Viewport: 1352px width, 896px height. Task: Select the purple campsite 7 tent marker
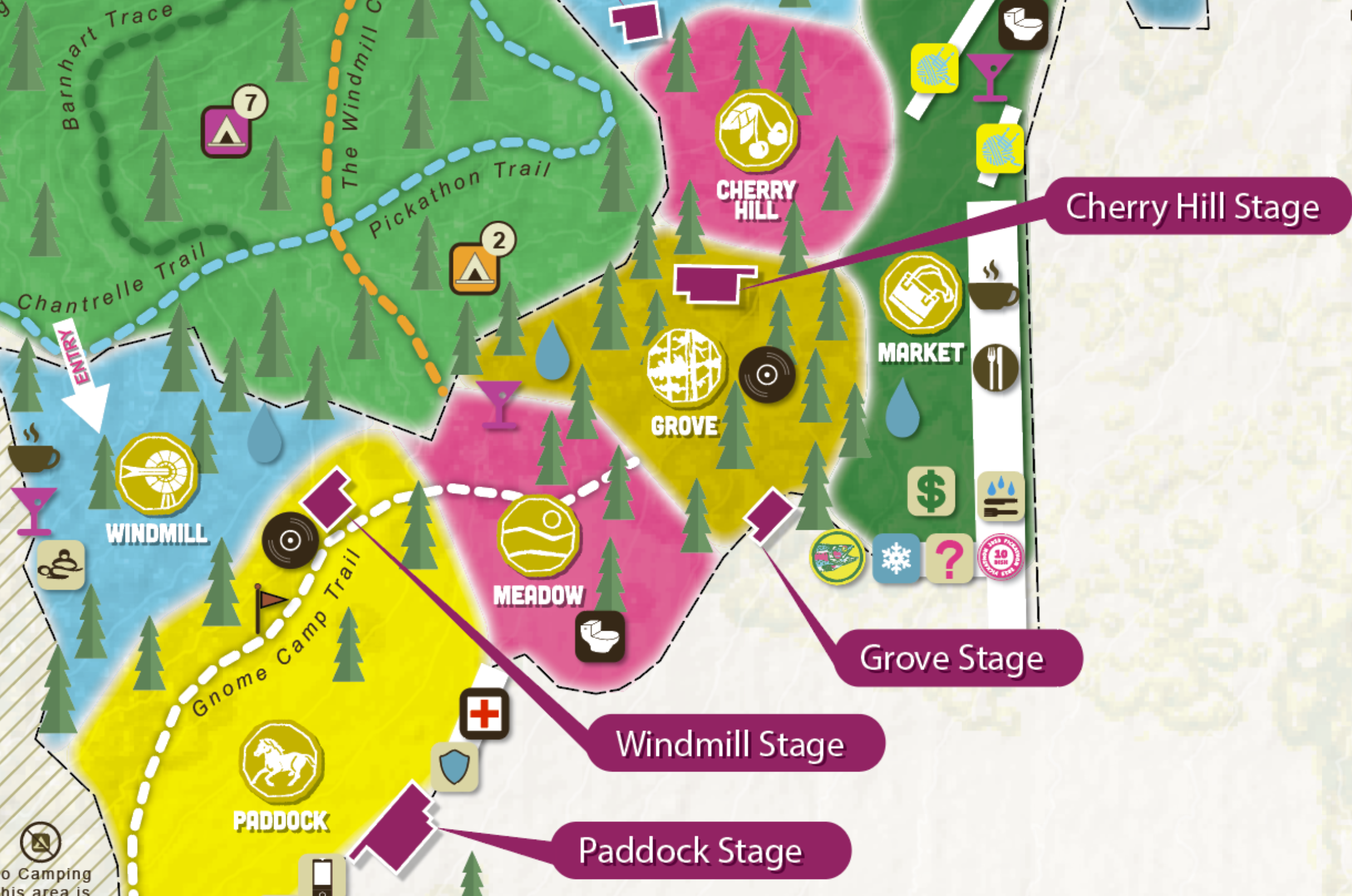coord(227,132)
